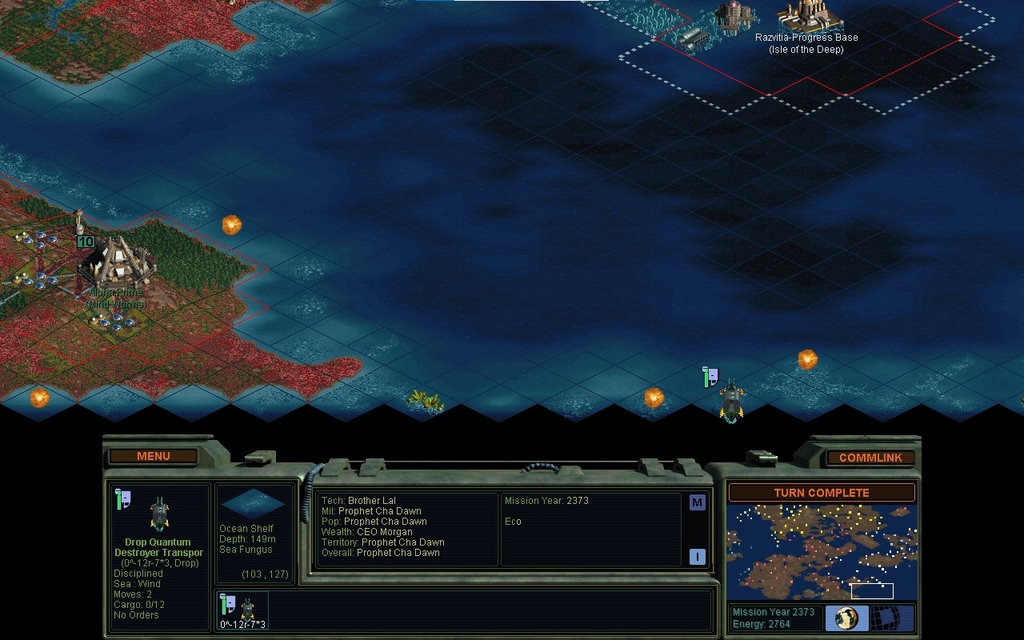Click the planet globe view icon
The image size is (1024, 640).
pyautogui.click(x=846, y=618)
